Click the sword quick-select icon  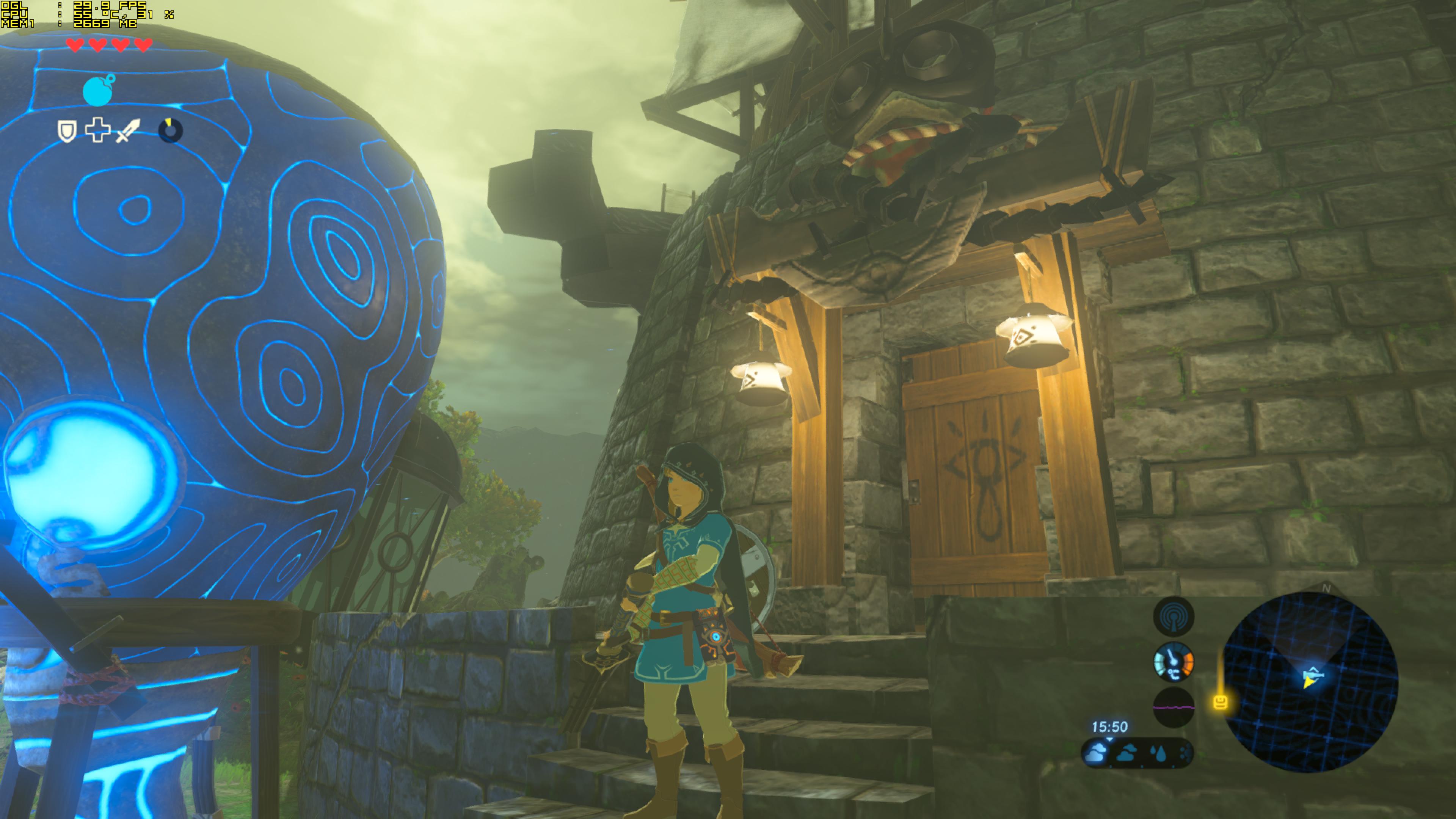(128, 130)
